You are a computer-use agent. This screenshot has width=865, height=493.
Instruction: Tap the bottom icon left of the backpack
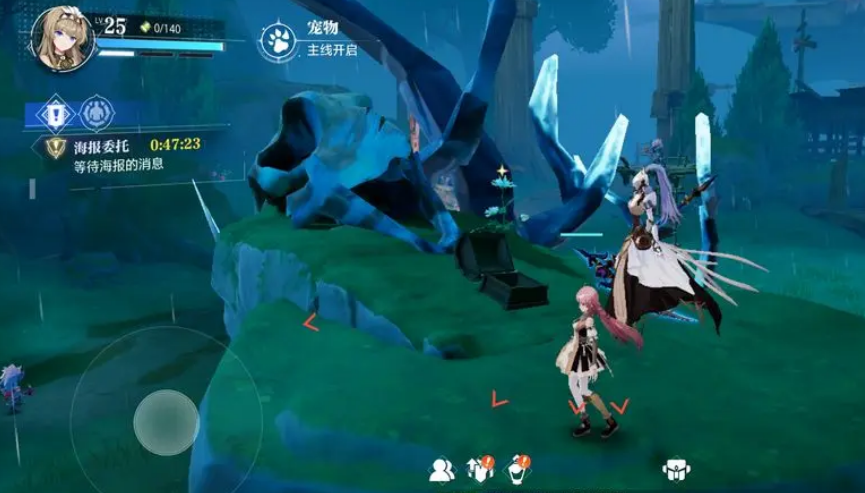pyautogui.click(x=517, y=468)
